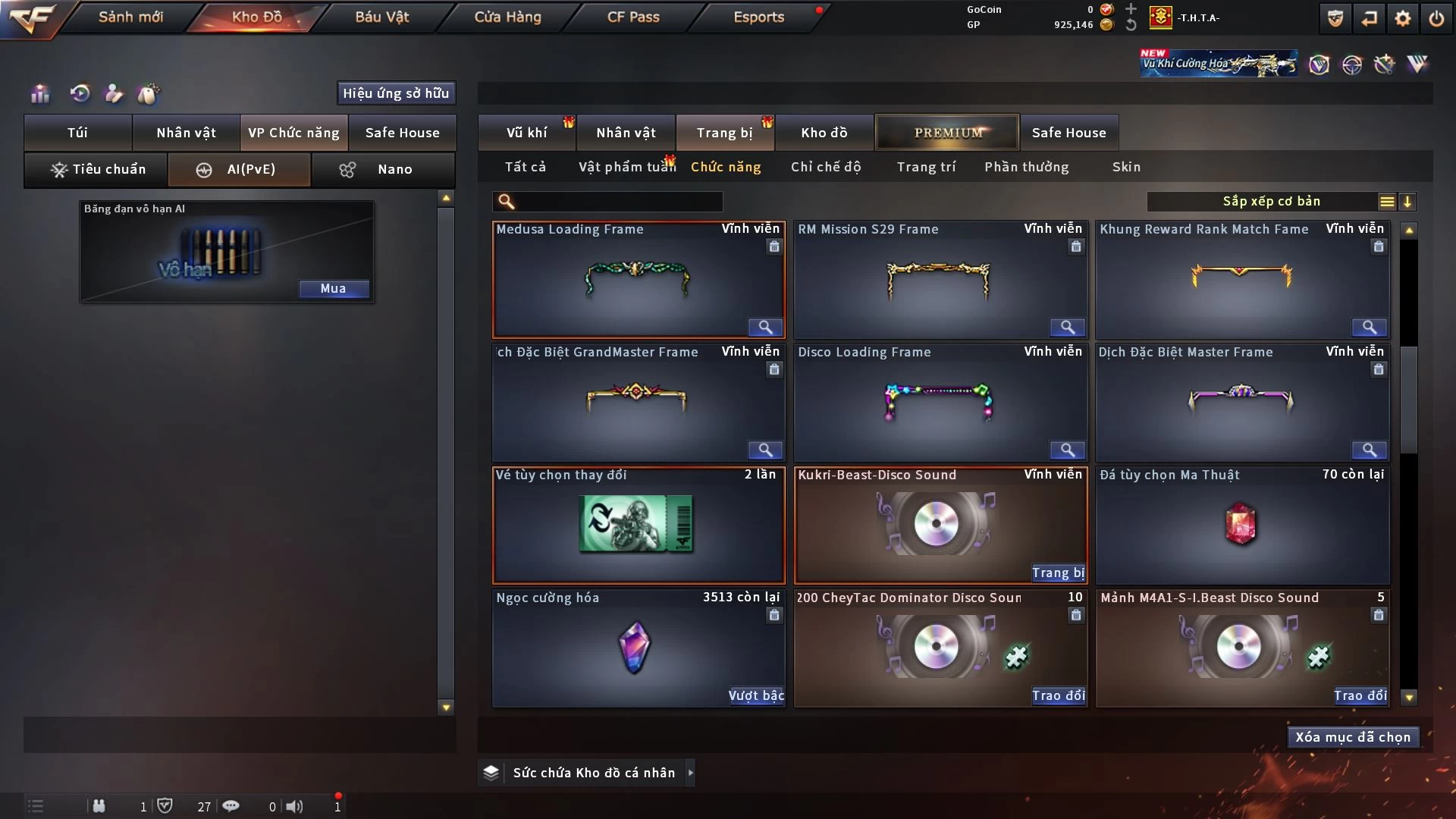Buy the Băng đạn vô hạn AI item

tap(333, 288)
